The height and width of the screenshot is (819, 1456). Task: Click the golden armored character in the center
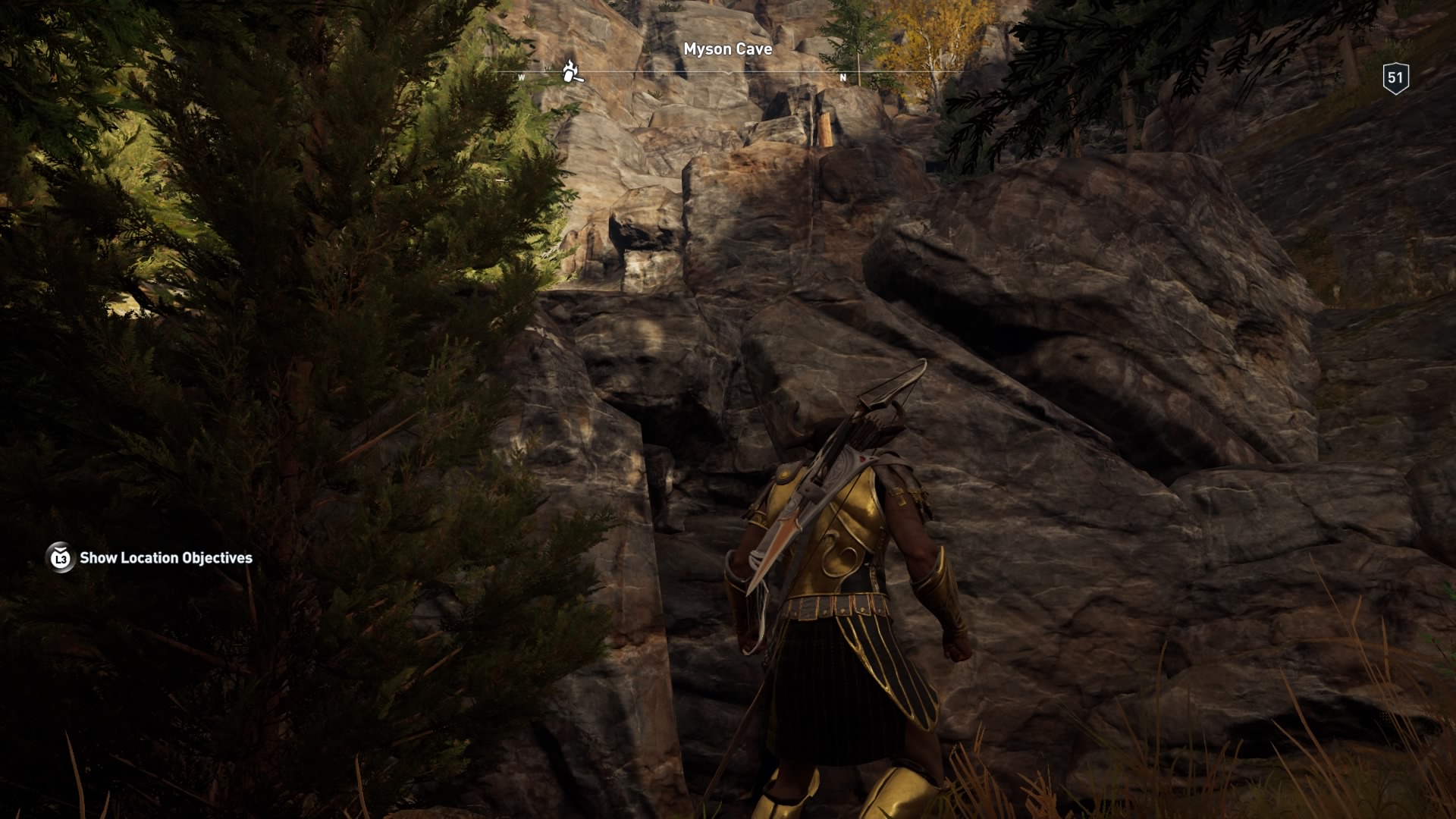(842, 591)
